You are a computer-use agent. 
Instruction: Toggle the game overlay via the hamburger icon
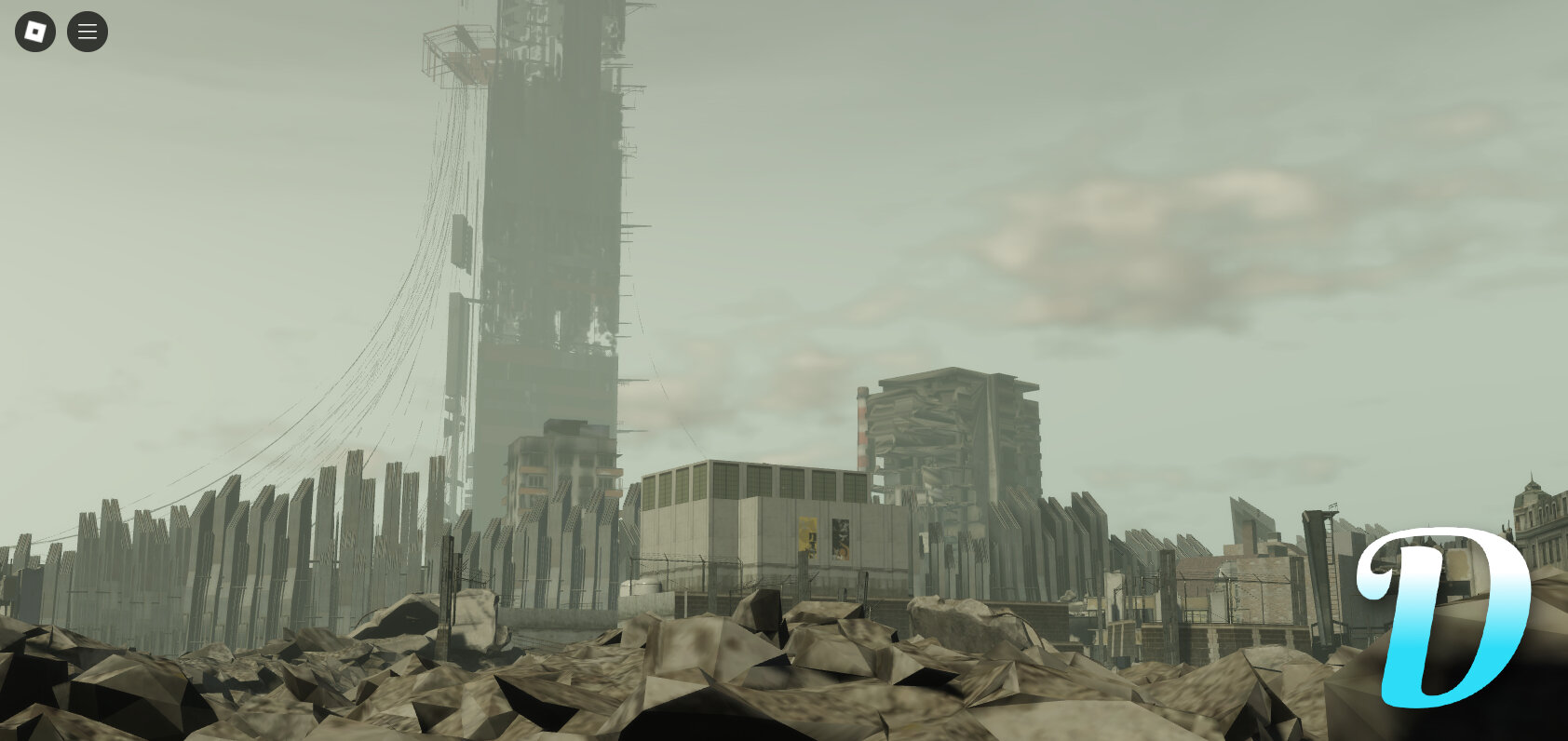coord(87,31)
